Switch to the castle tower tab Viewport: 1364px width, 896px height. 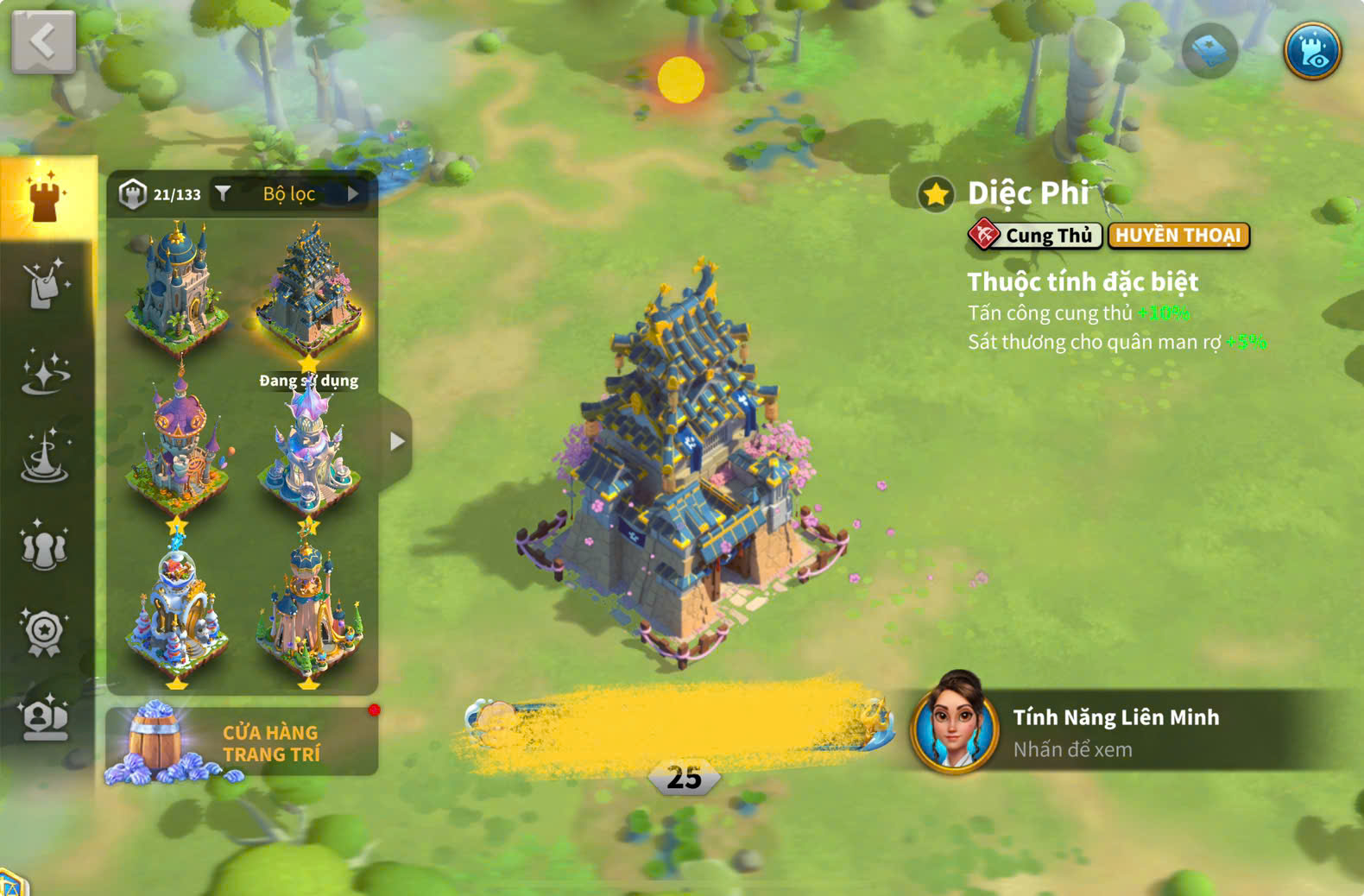click(45, 197)
